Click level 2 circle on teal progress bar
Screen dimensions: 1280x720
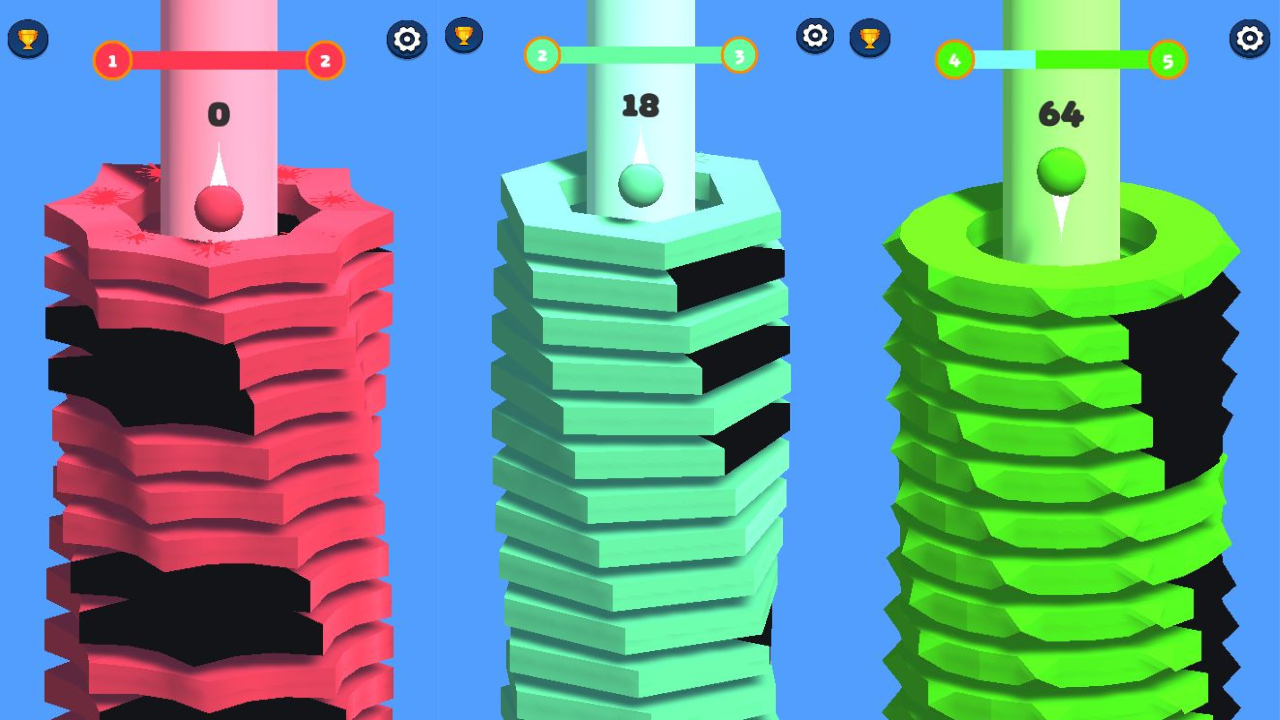point(542,58)
